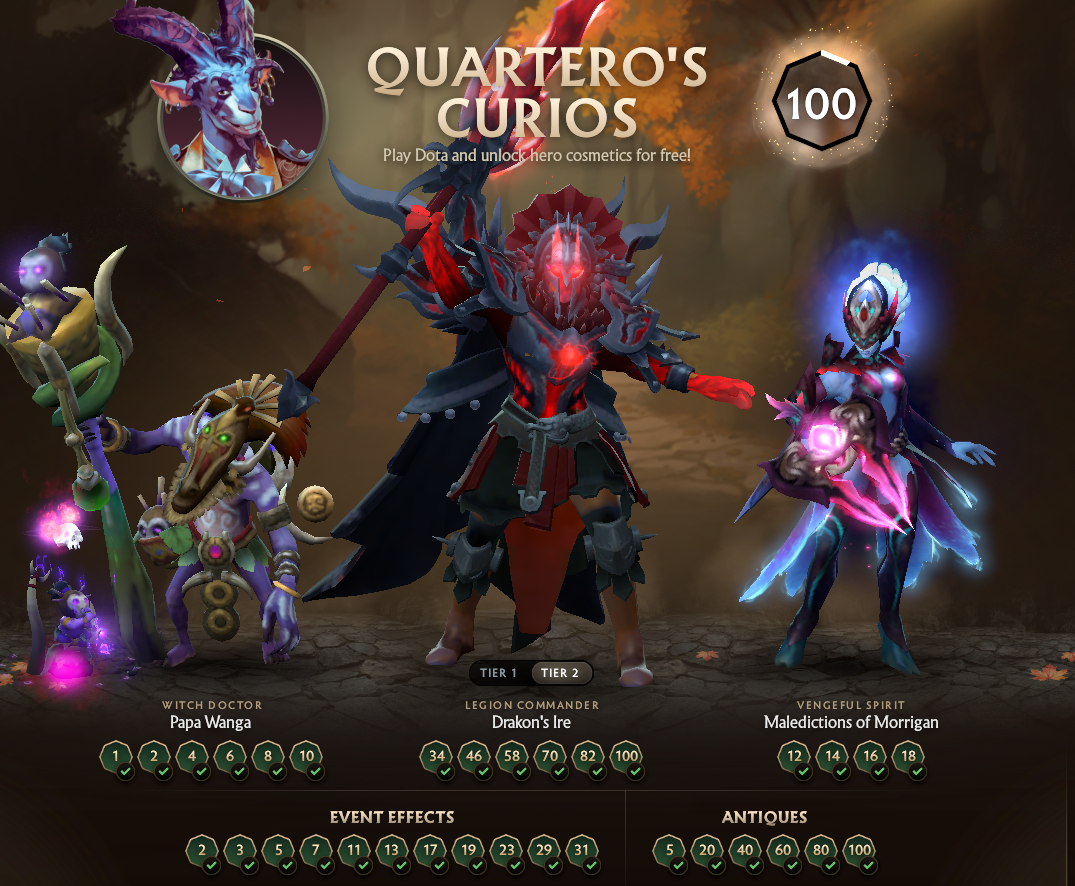Click Event Effects level 31 reward
The width and height of the screenshot is (1075, 886).
pyautogui.click(x=582, y=851)
